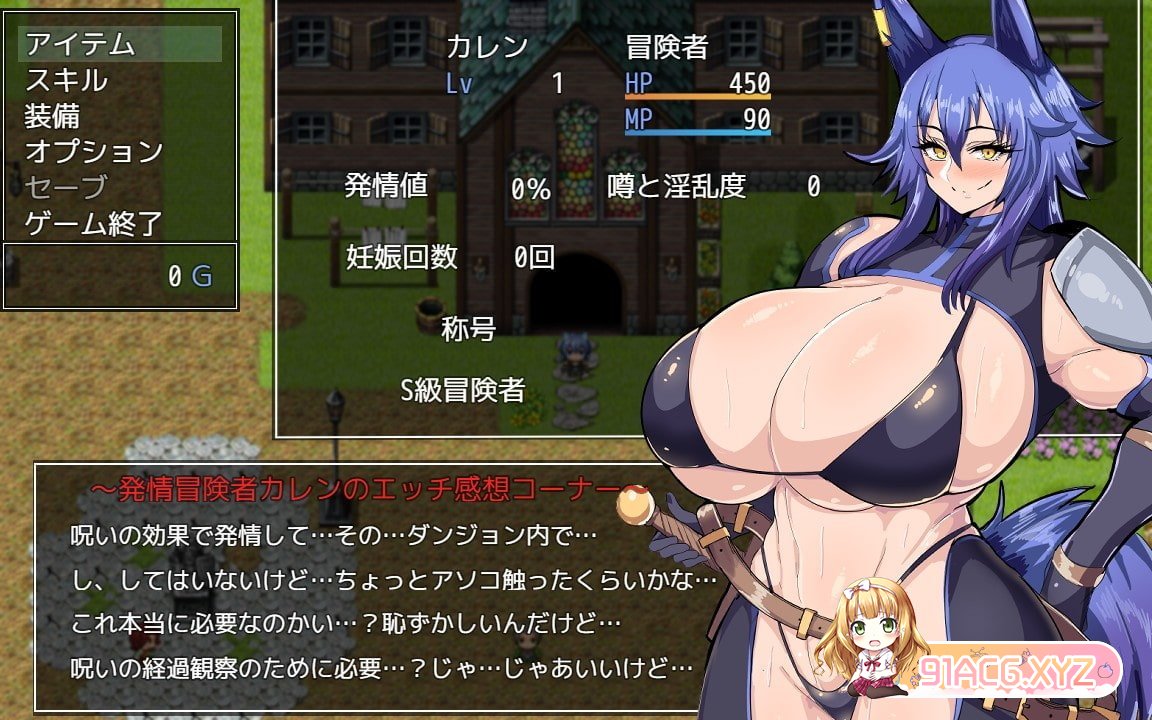This screenshot has height=720, width=1152.
Task: Select ゲーム終了 to quit the game
Action: point(120,224)
